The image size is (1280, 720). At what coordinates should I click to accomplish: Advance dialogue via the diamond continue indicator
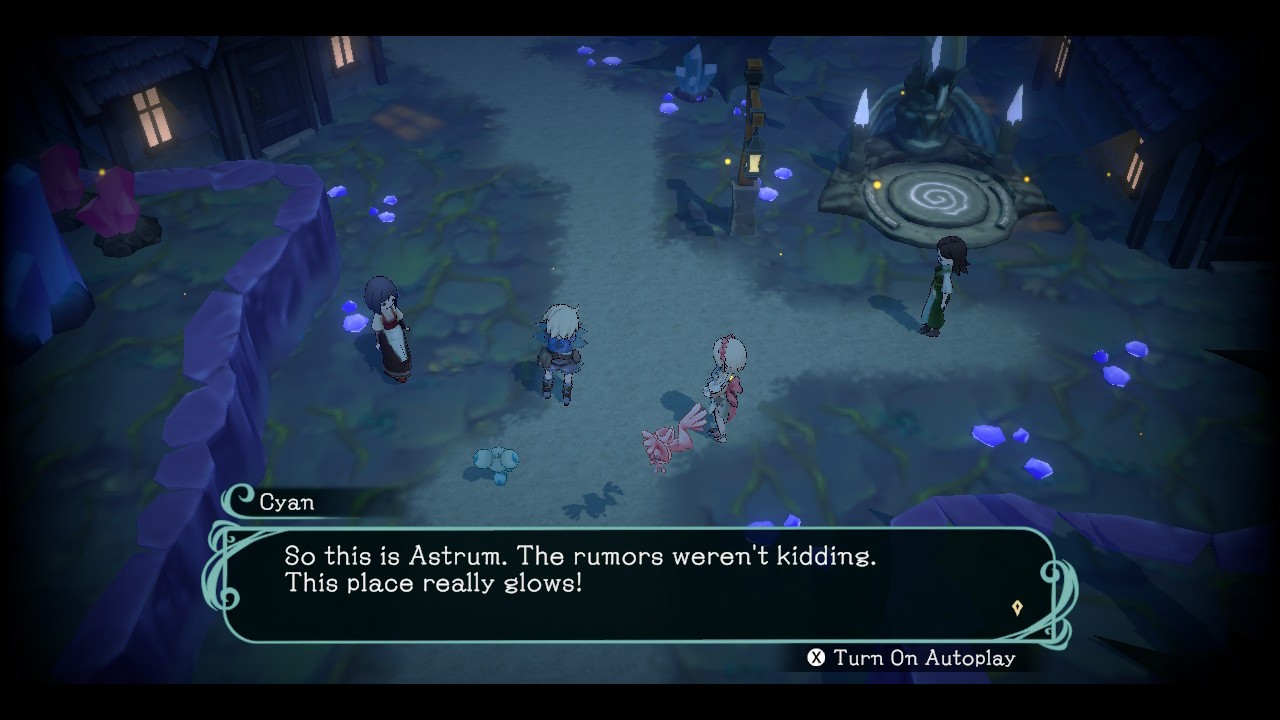pyautogui.click(x=1017, y=608)
